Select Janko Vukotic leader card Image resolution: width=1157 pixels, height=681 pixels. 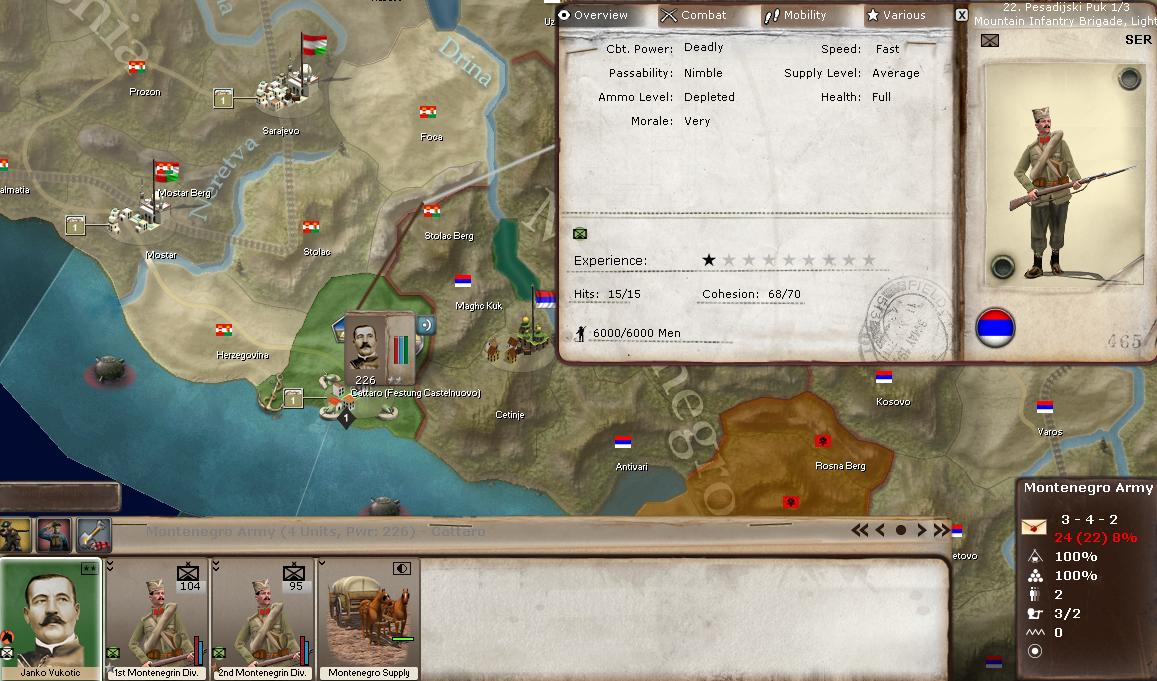(x=49, y=619)
